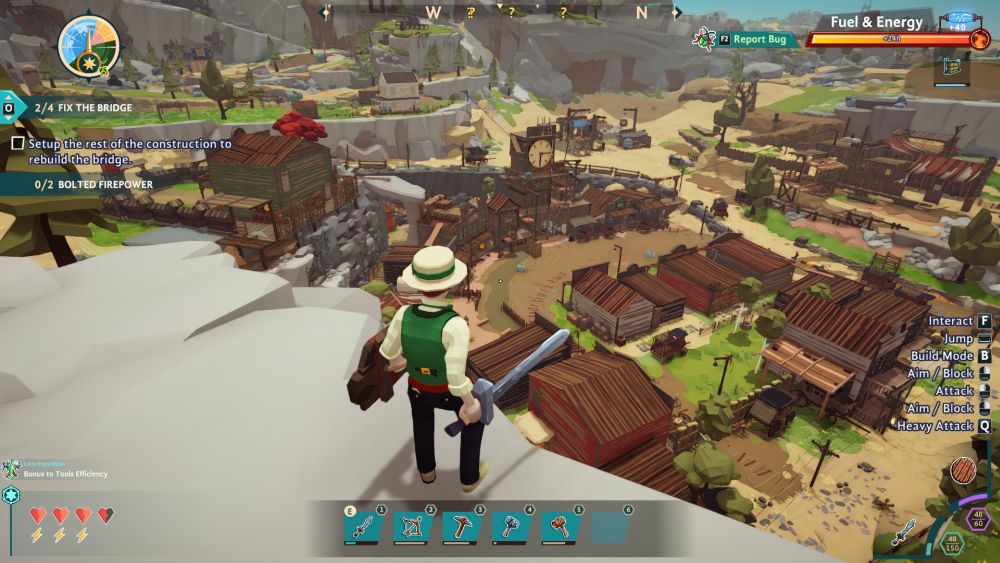Click the round wooden shield icon
Screen dimensions: 1000x563
click(964, 470)
